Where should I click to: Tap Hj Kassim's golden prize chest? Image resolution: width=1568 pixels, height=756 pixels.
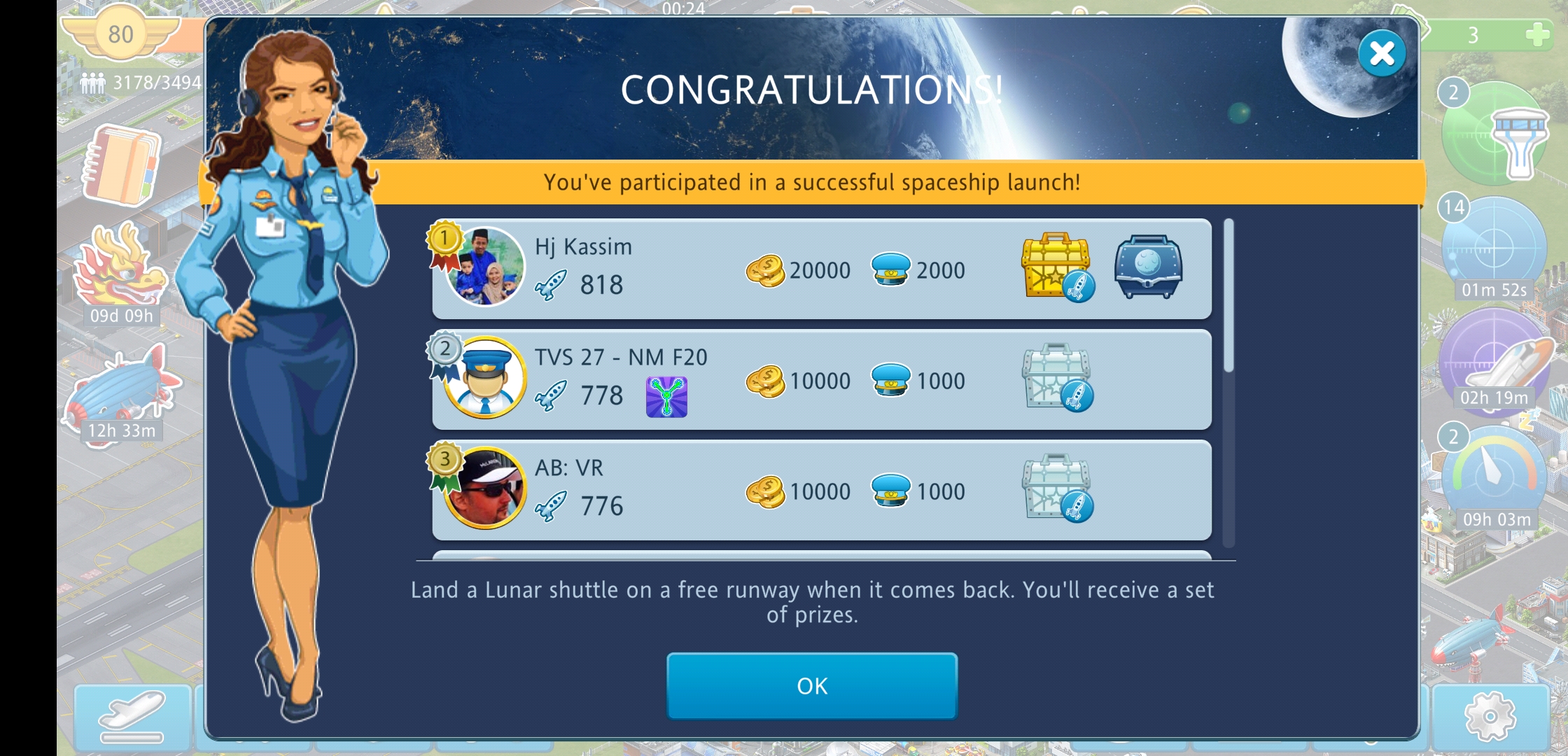(1057, 267)
